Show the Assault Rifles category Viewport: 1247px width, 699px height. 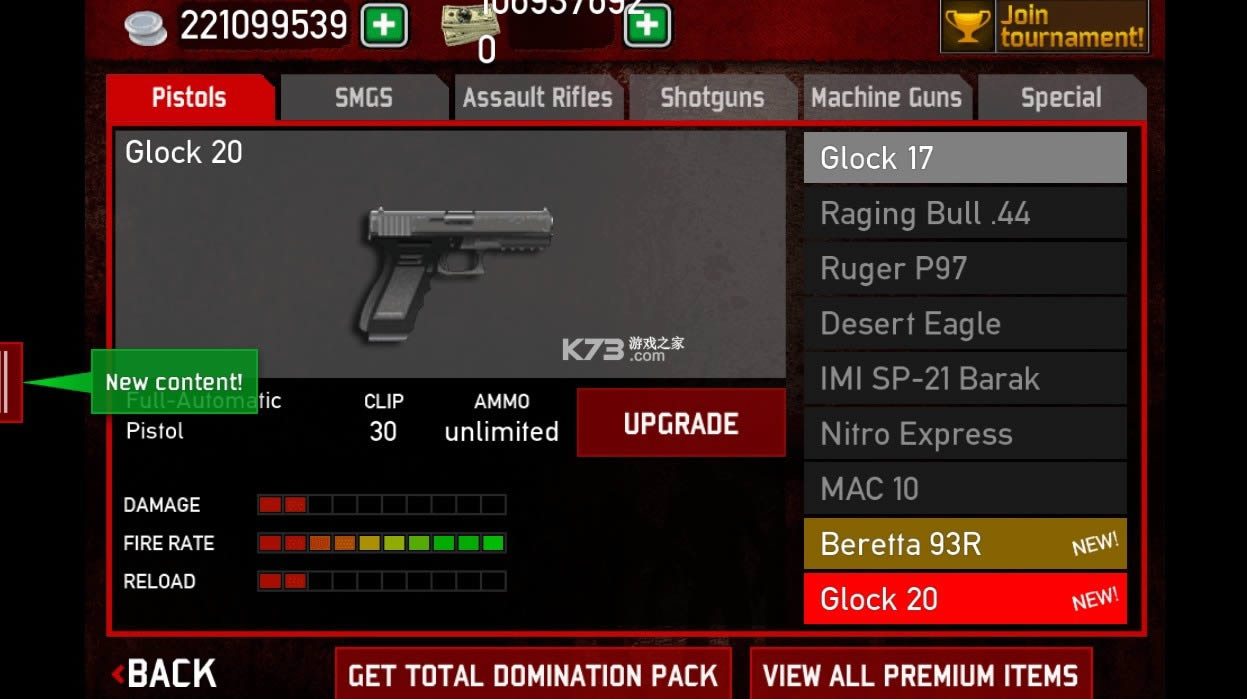click(x=538, y=98)
